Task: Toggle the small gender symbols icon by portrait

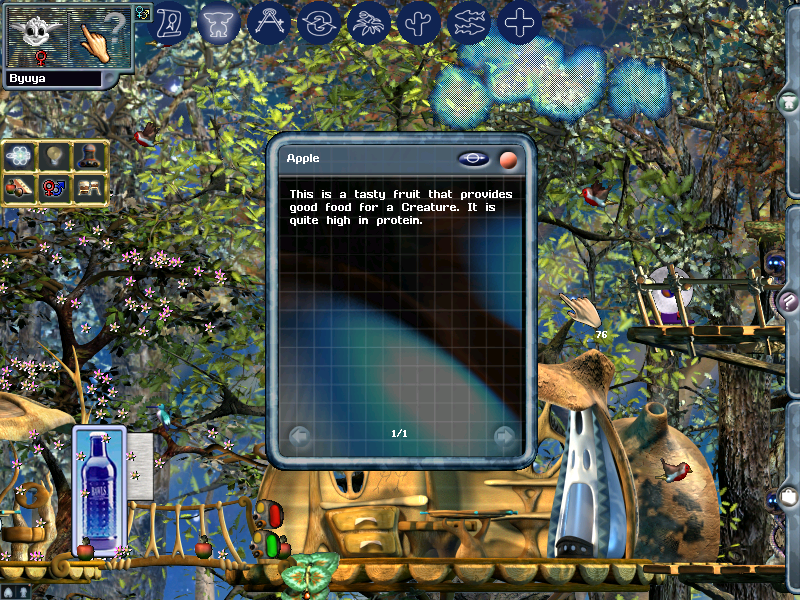Action: tap(142, 13)
